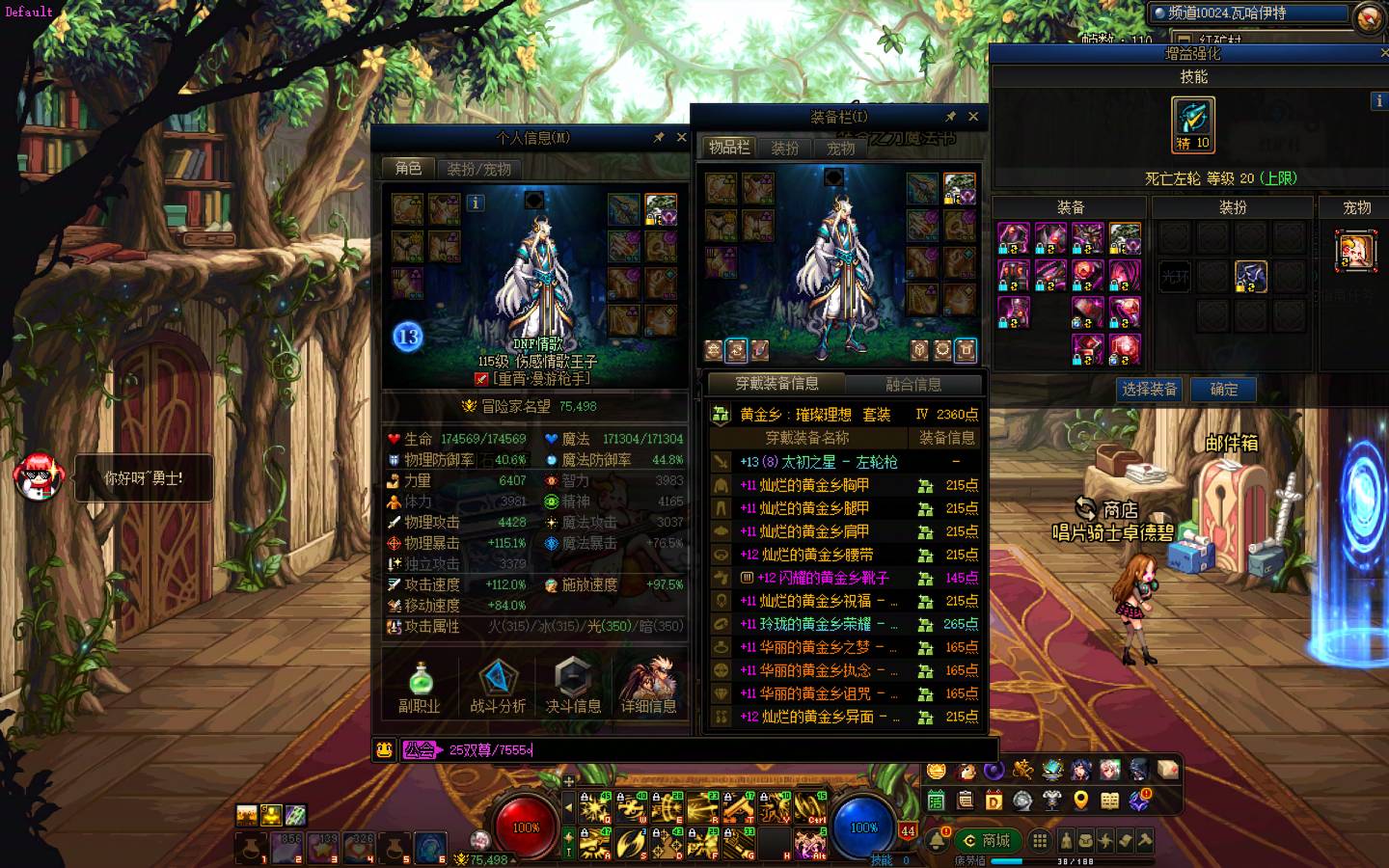Click the 选择装备 button
1389x868 pixels.
tap(1149, 390)
